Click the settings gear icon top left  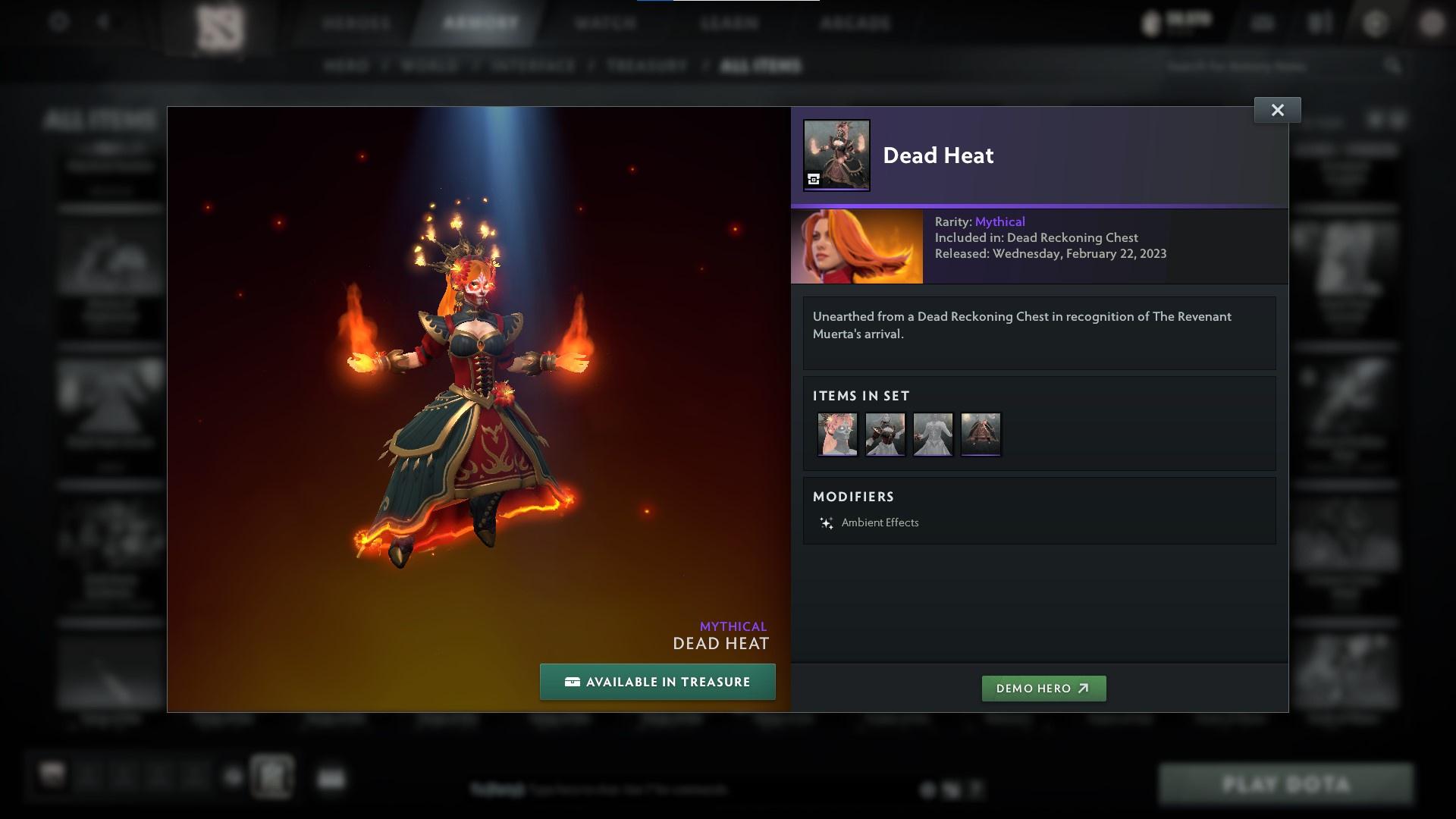click(x=57, y=21)
